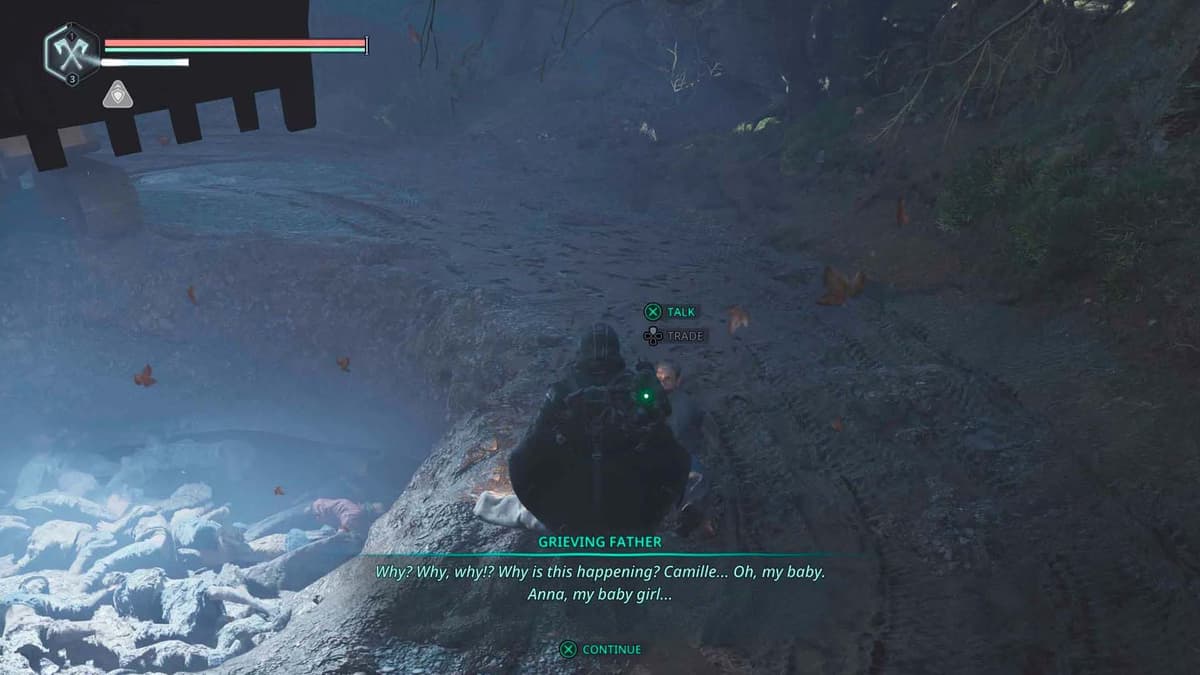Choose the Talk interaction option
The width and height of the screenshot is (1200, 675).
click(x=671, y=312)
